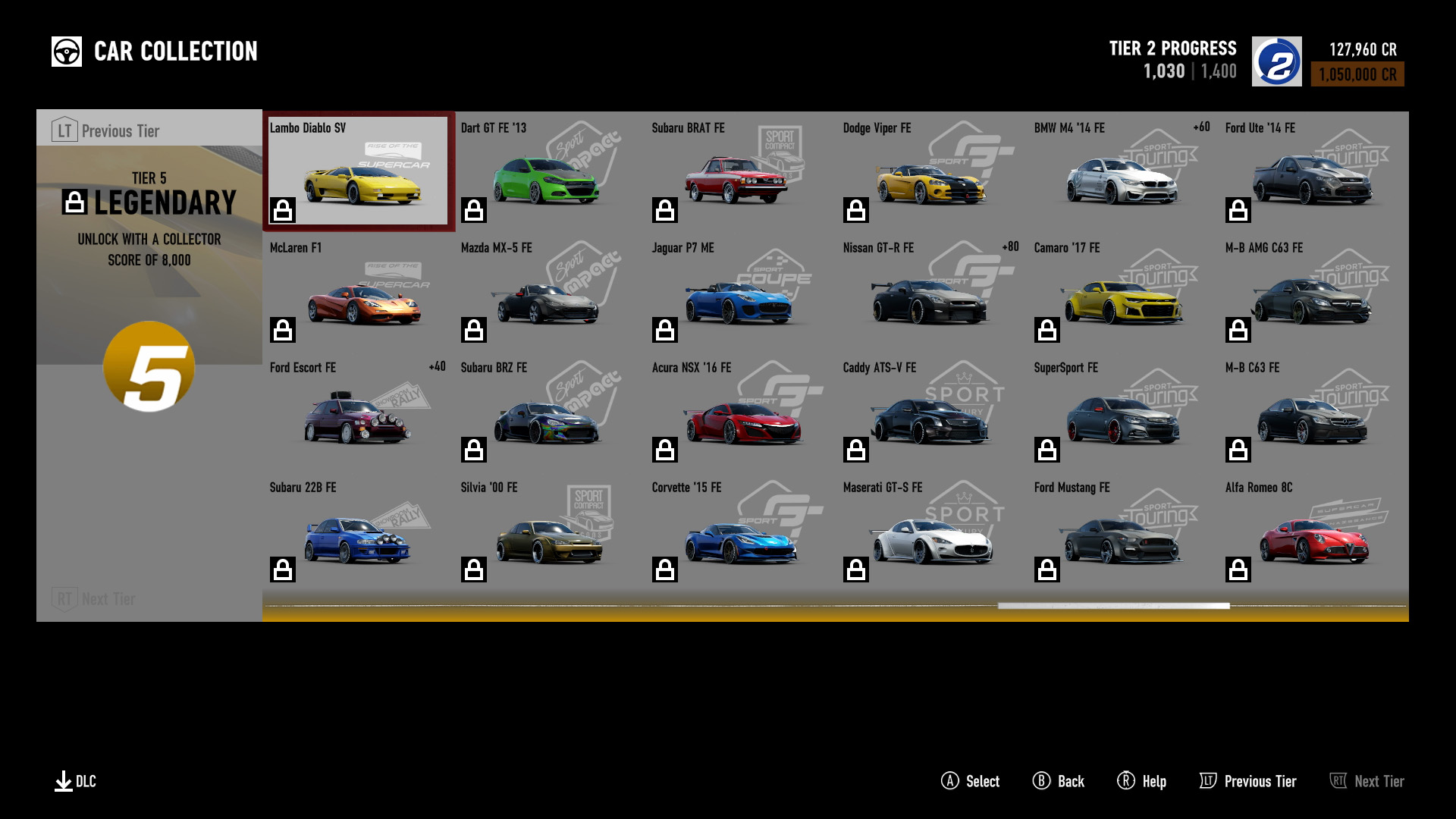Image resolution: width=1456 pixels, height=819 pixels.
Task: Open the BMW M4 '14 FE tile
Action: click(x=1122, y=171)
